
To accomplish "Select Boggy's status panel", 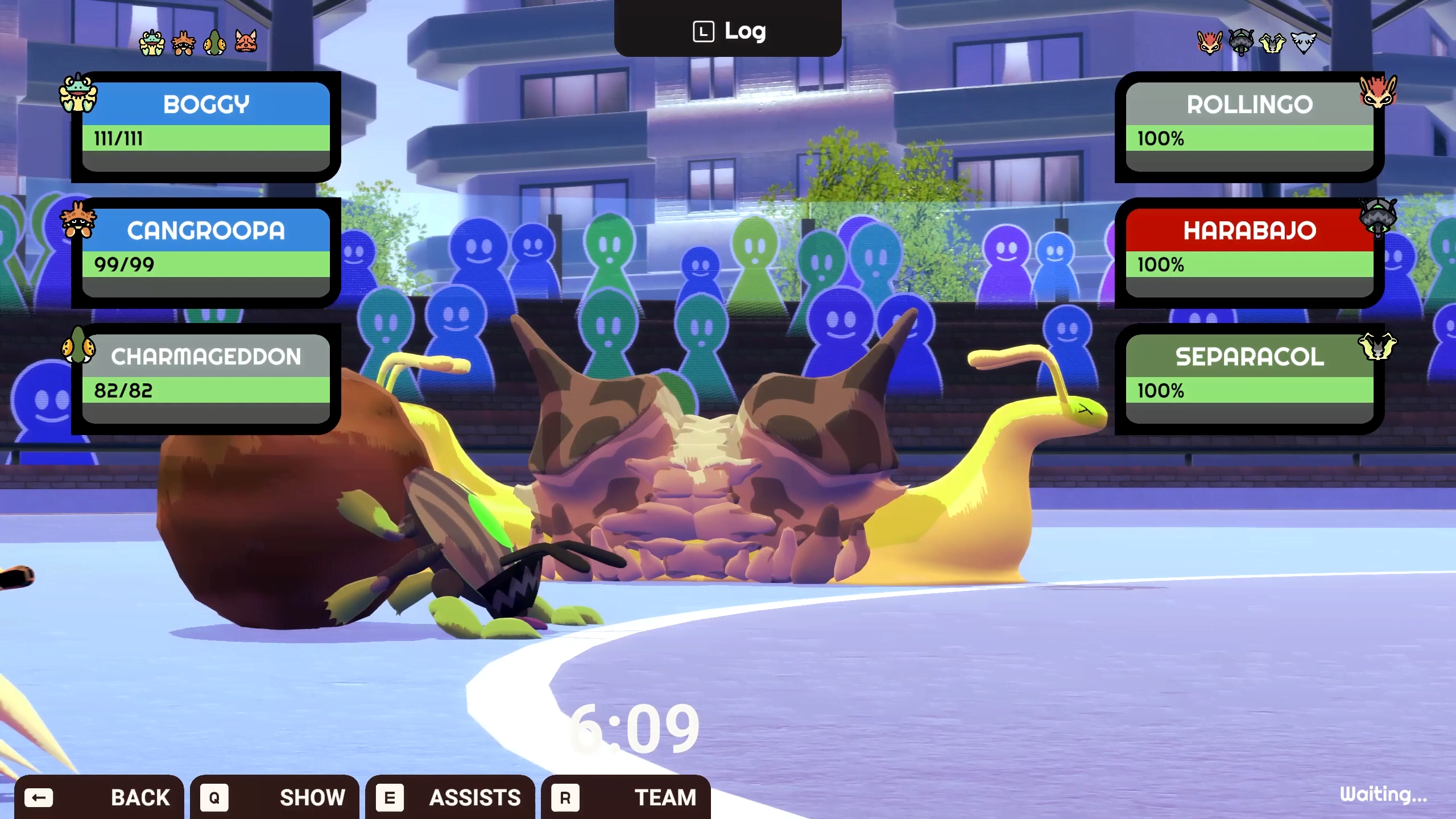I will click(x=206, y=126).
